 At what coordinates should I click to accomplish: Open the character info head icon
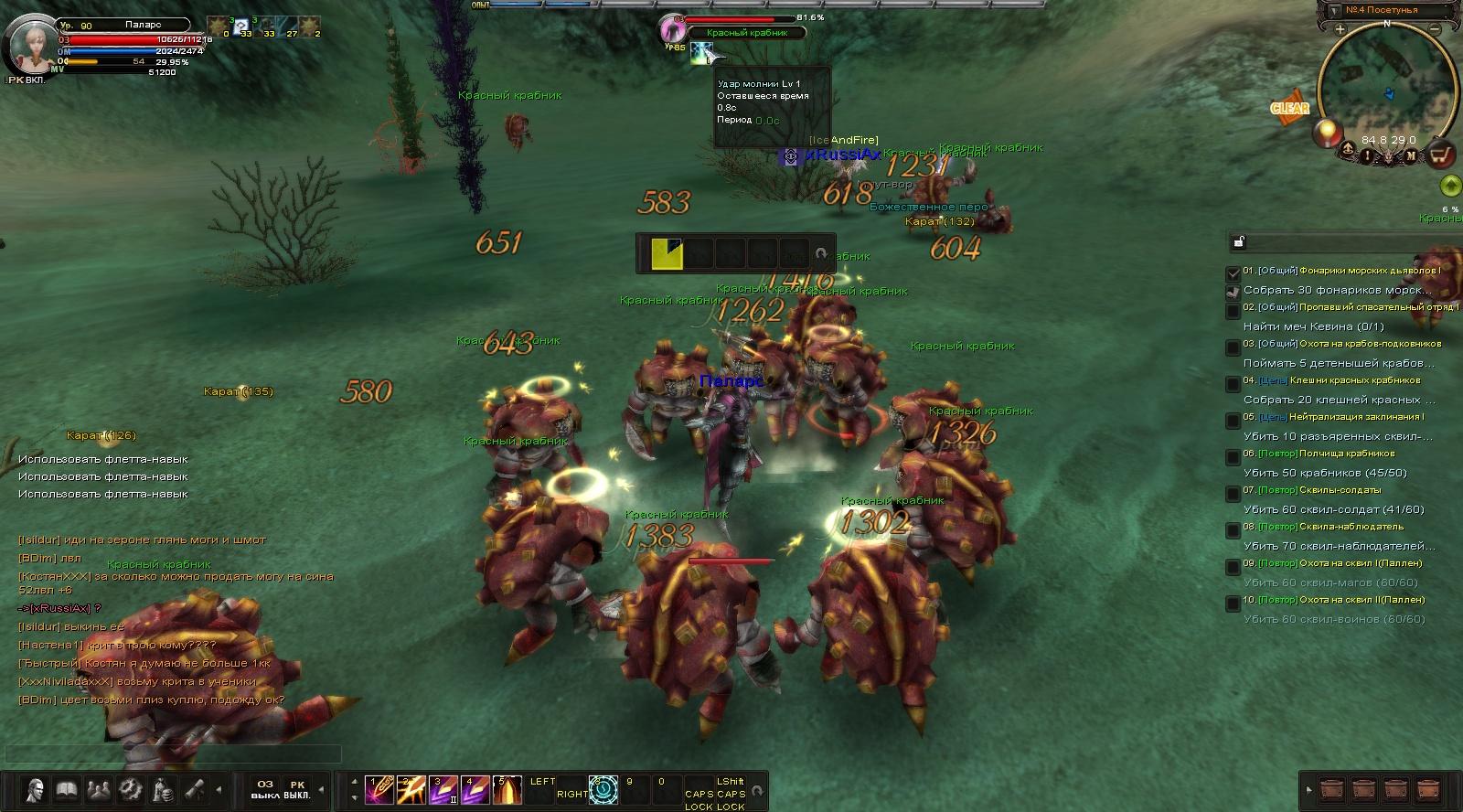[x=36, y=789]
